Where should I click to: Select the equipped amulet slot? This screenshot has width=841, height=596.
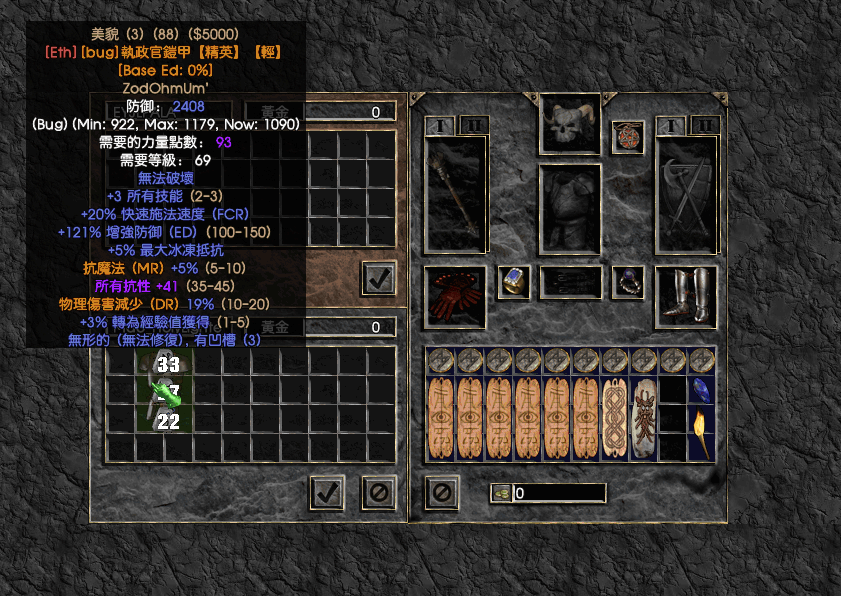628,137
